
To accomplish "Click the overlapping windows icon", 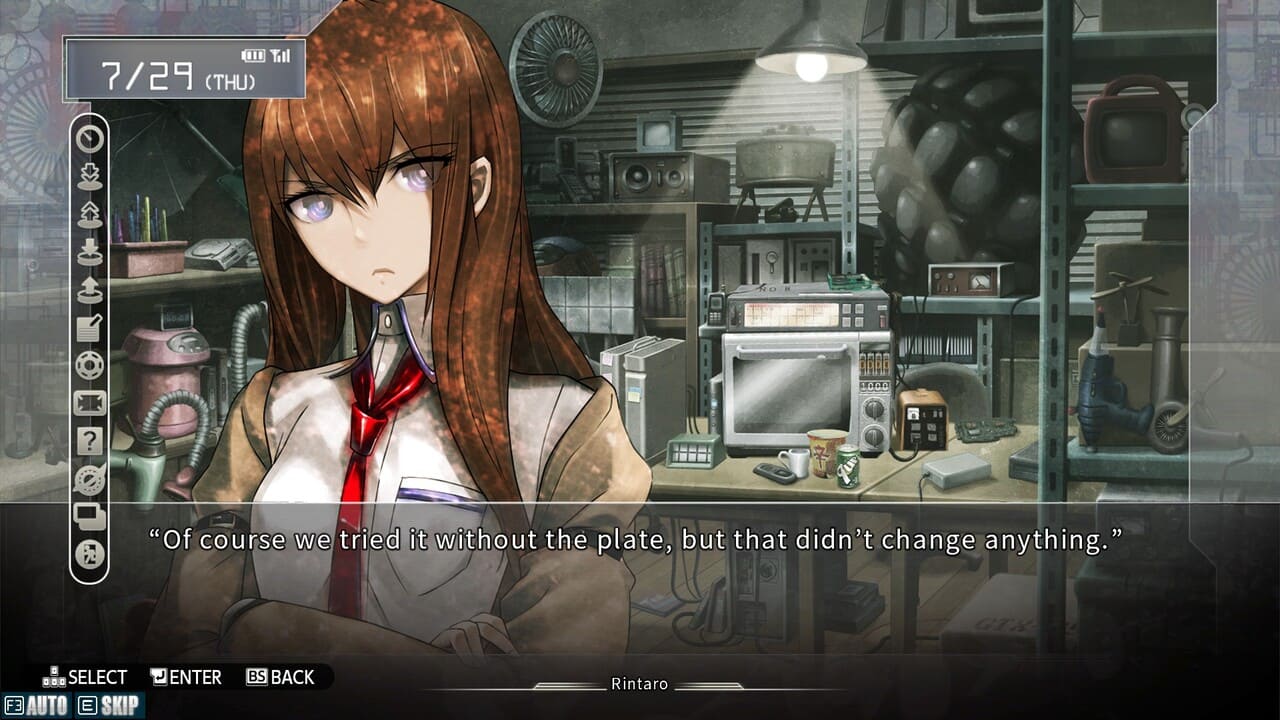I will coord(90,517).
